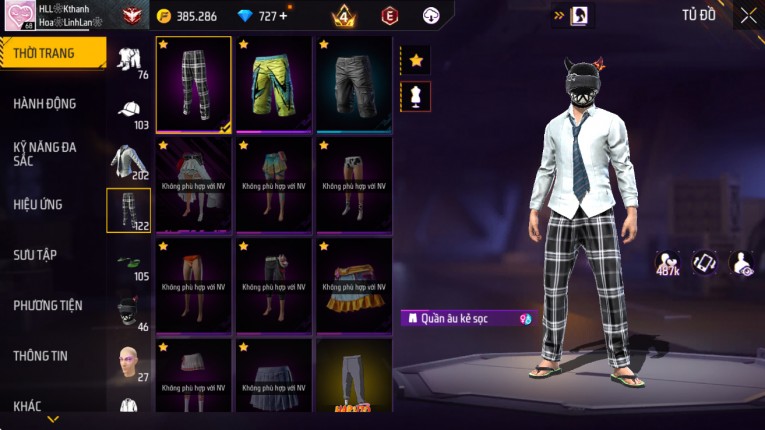Choose the face subcategory showing 27
Image resolution: width=765 pixels, height=430 pixels.
point(129,363)
